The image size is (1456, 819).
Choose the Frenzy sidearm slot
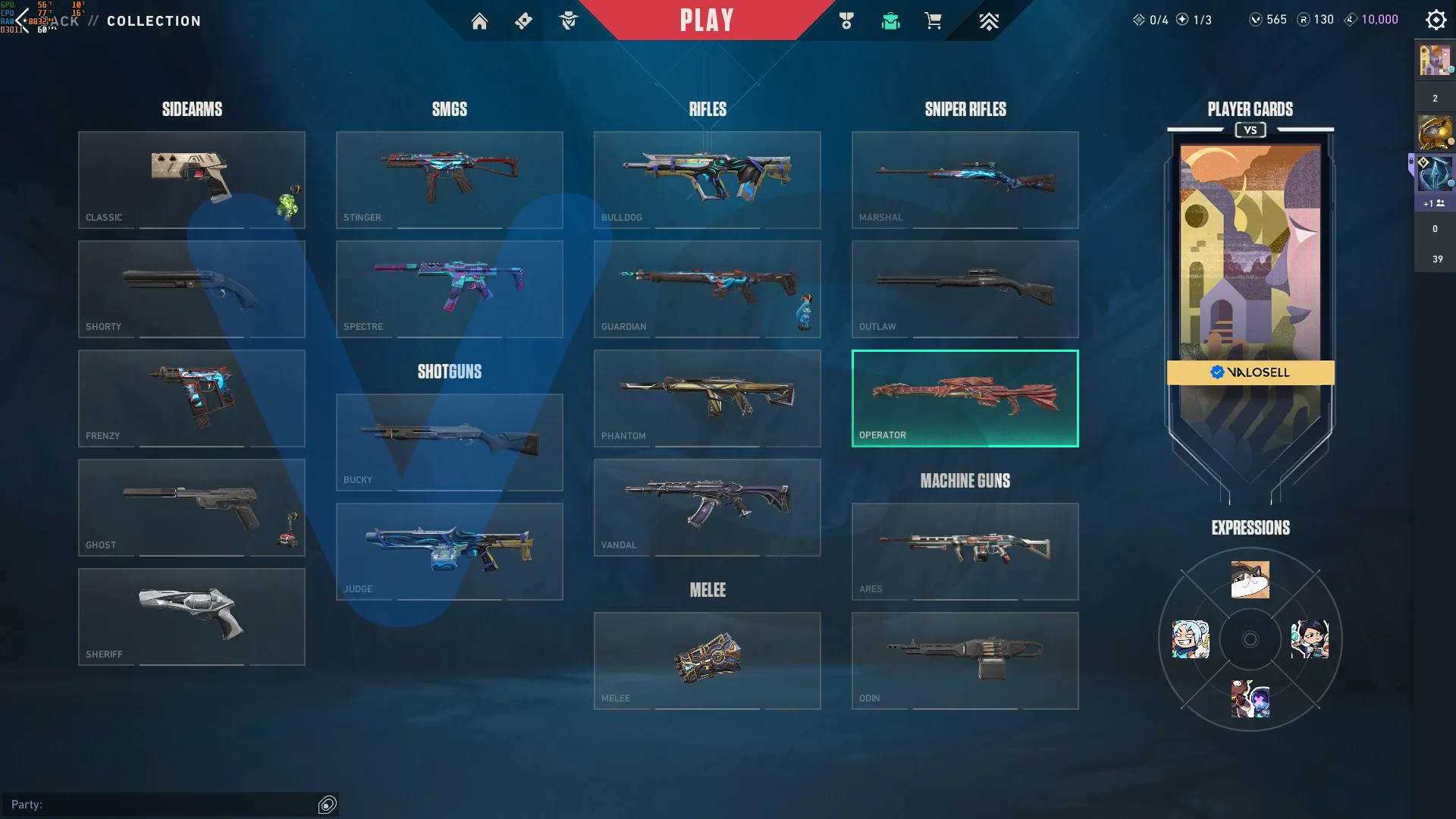192,398
